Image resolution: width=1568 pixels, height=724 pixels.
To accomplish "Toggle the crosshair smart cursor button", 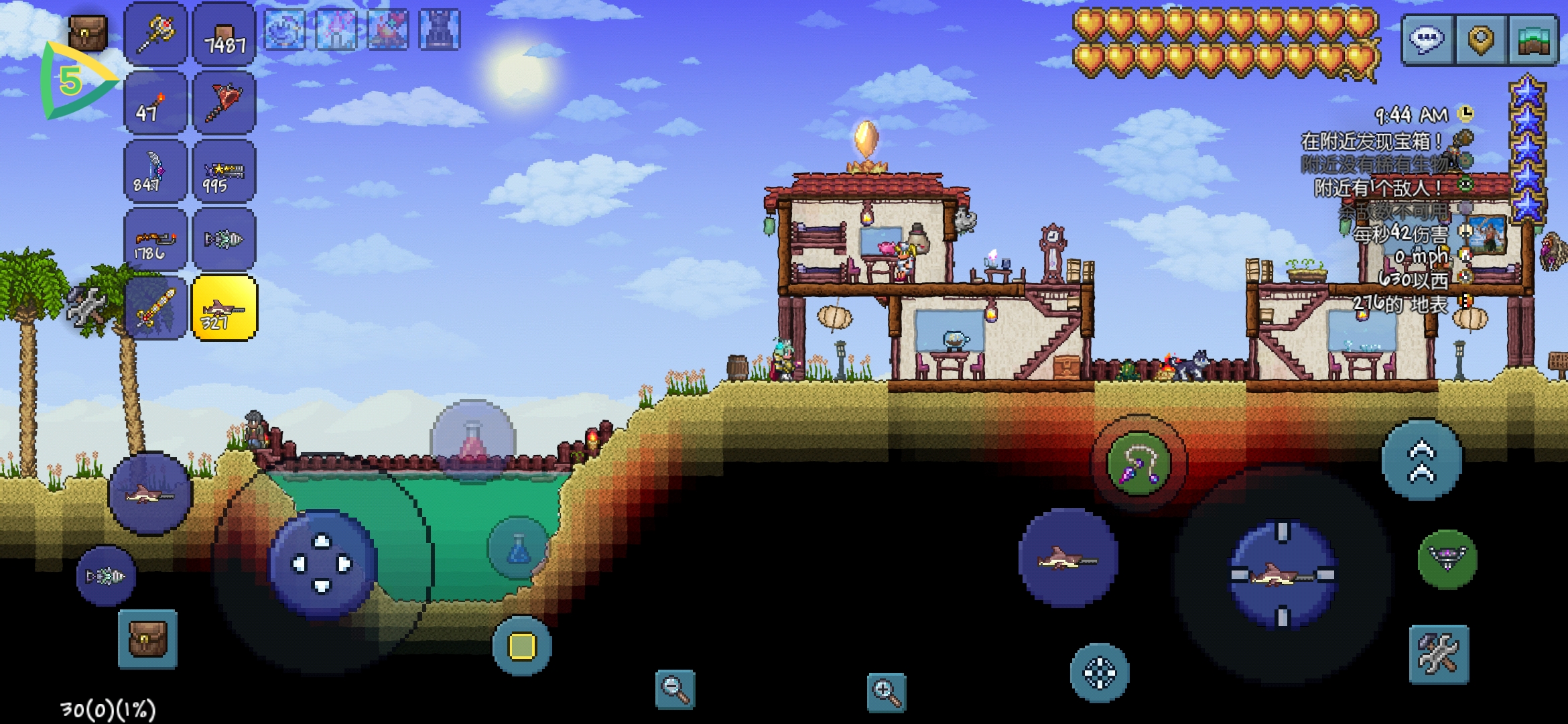I will (1099, 673).
